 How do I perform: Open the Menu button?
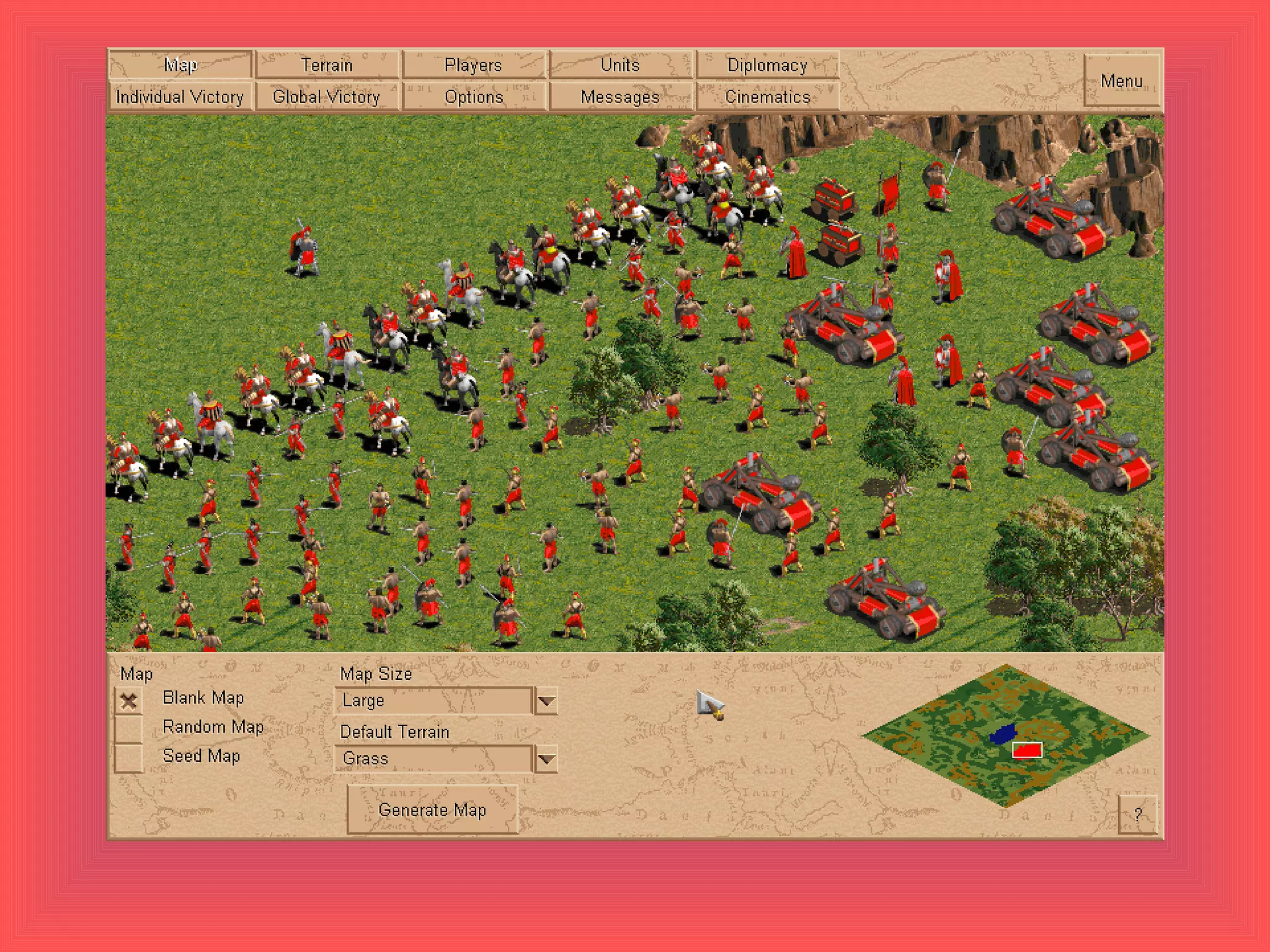pos(1122,81)
